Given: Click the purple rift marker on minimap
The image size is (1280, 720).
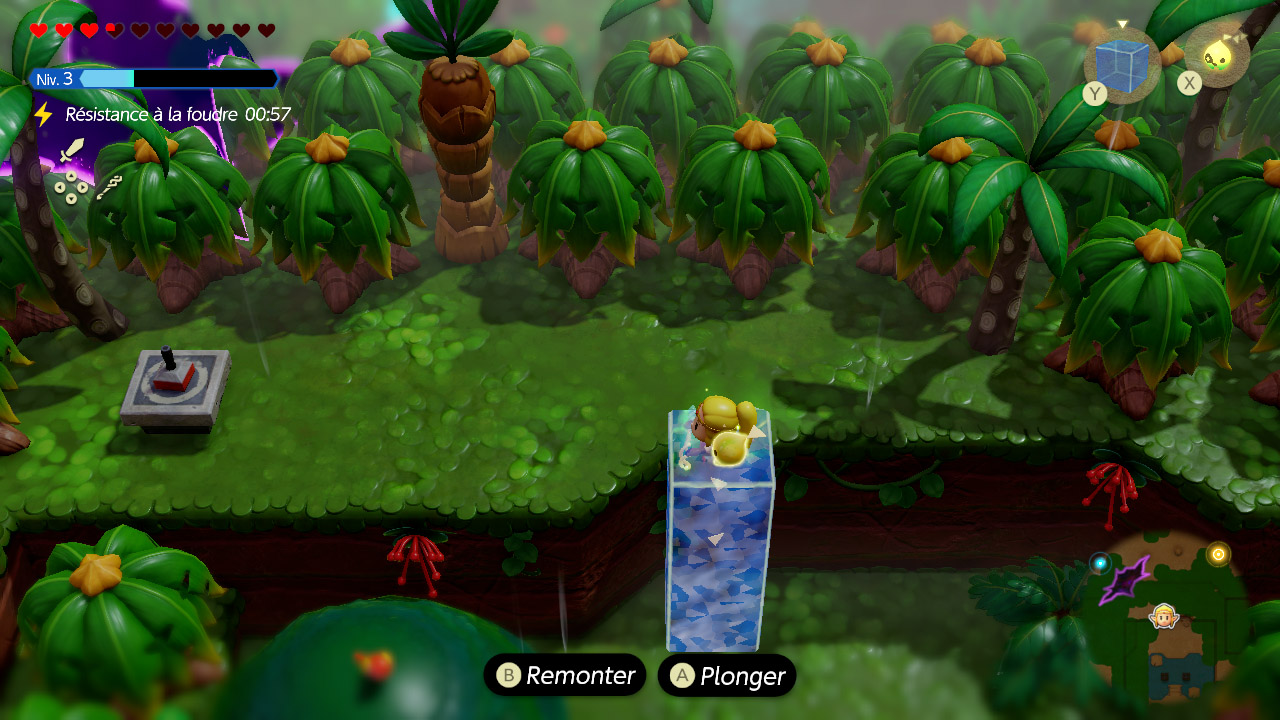Looking at the screenshot, I should (x=1126, y=580).
